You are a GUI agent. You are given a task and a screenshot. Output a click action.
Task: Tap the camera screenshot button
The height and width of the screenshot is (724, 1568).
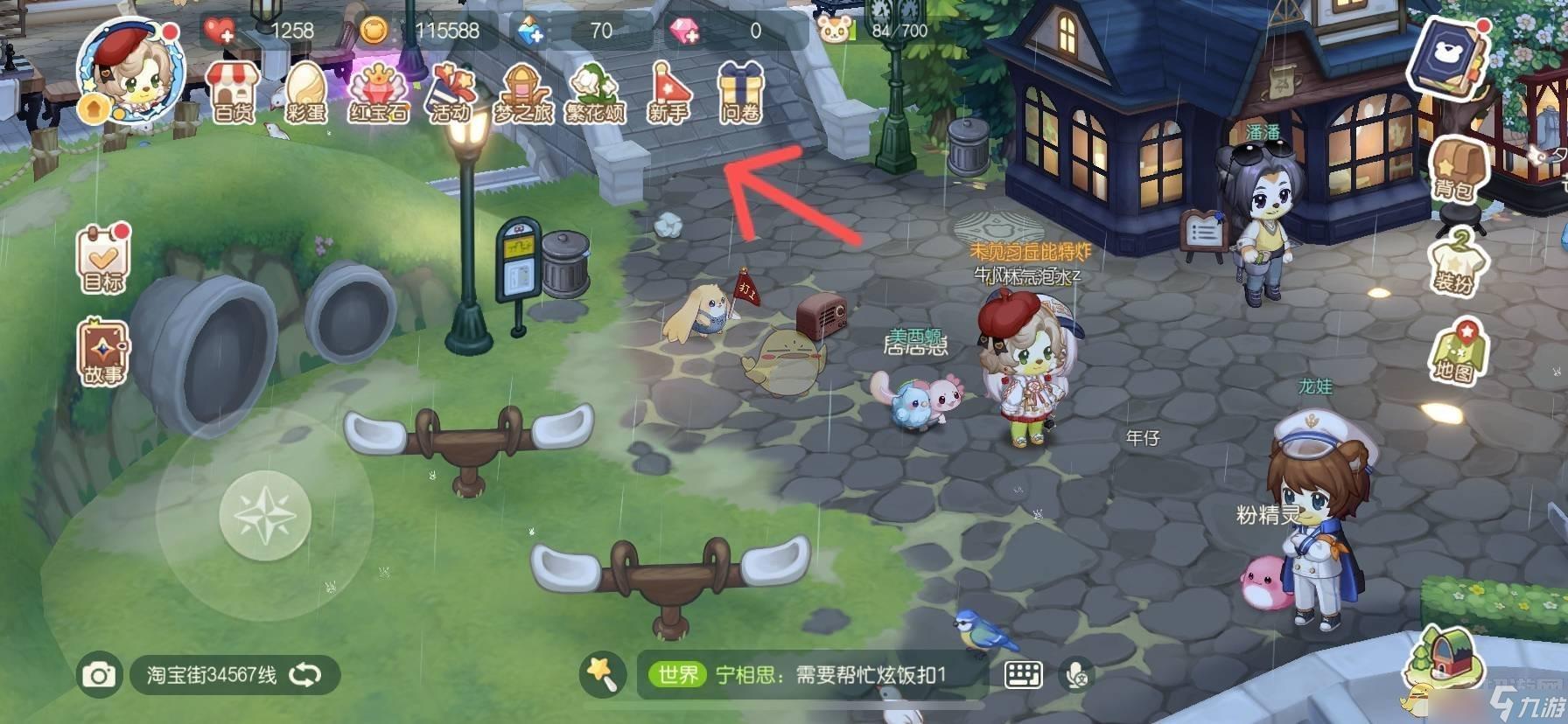click(x=98, y=675)
